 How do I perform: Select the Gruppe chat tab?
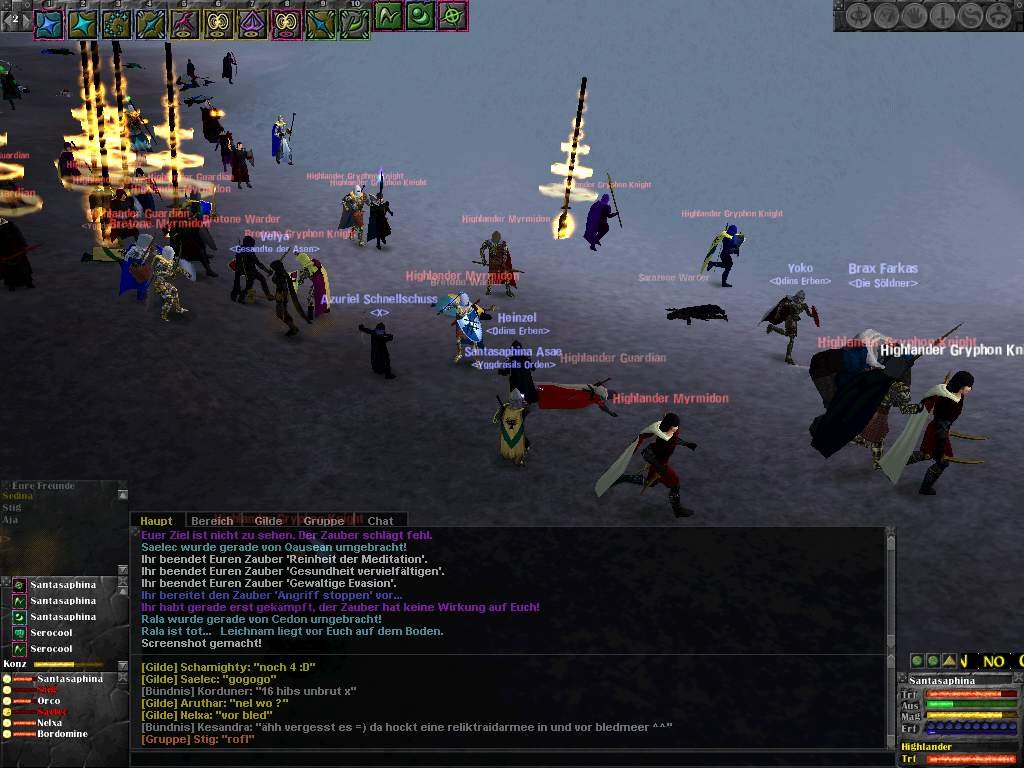point(324,521)
